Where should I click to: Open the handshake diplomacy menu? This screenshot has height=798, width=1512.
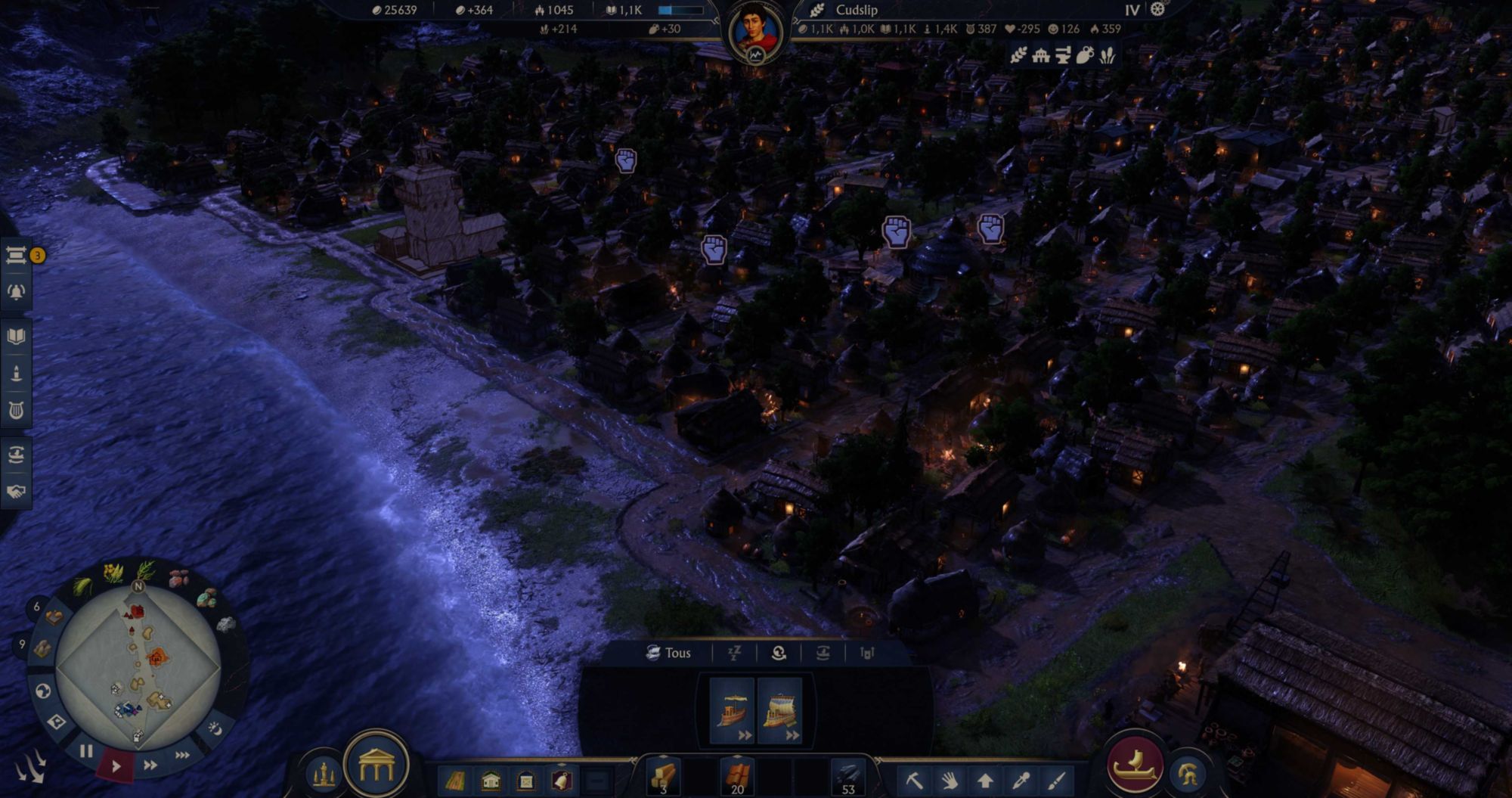click(x=16, y=492)
